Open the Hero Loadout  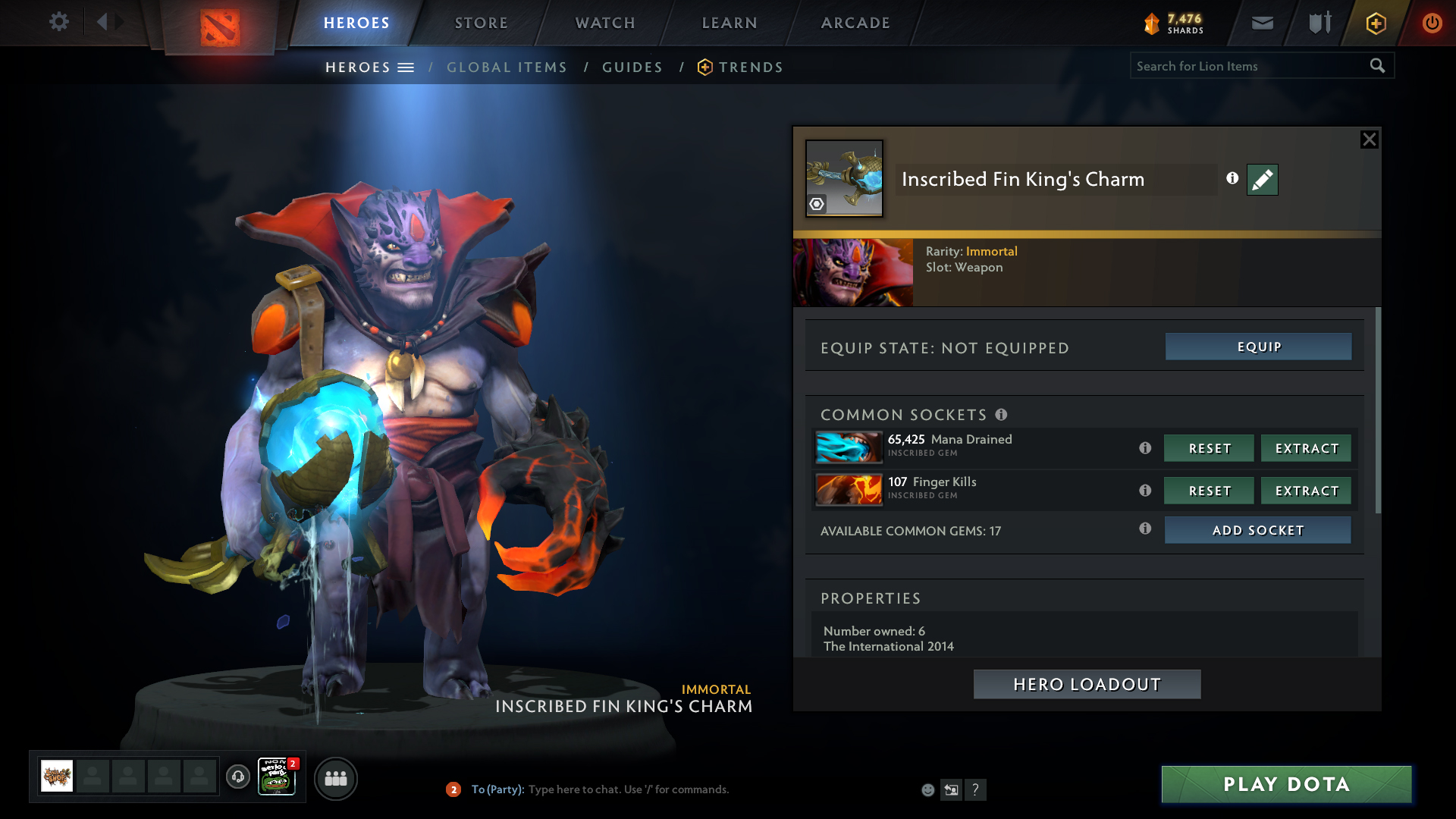click(x=1087, y=684)
